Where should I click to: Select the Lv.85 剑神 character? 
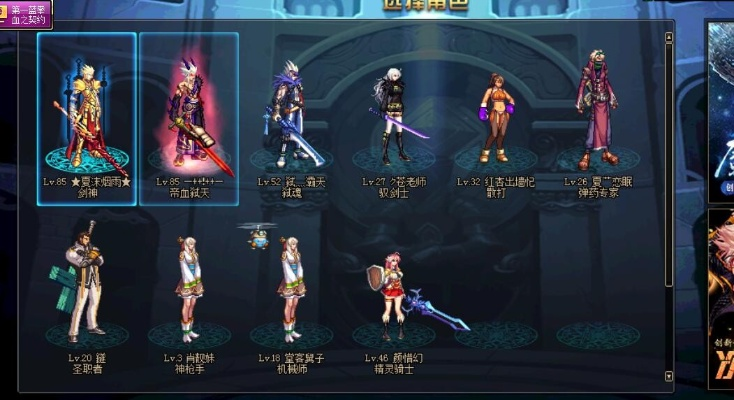(x=86, y=115)
